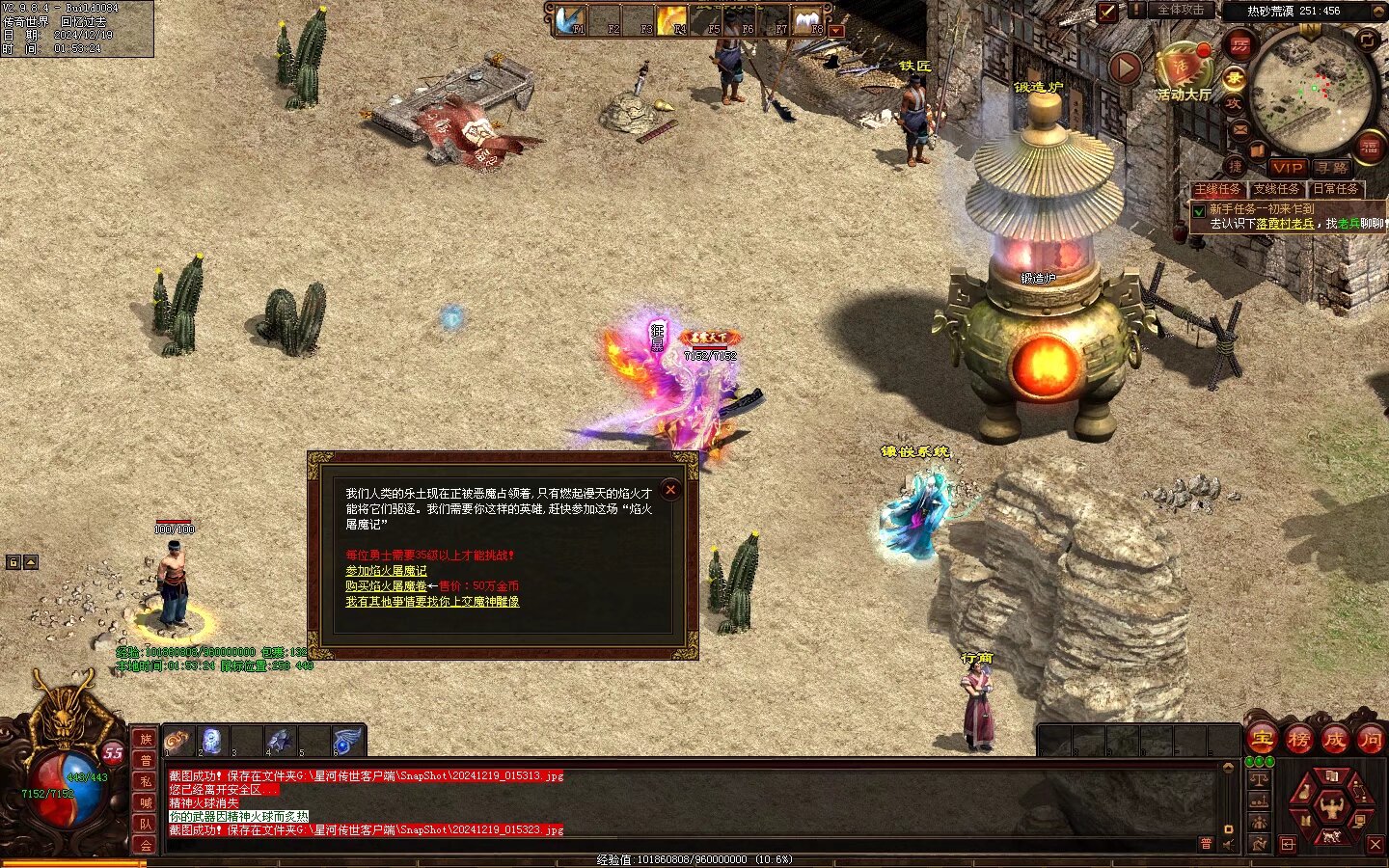The width and height of the screenshot is (1389, 868).
Task: Switch to 支线任务 quest tab
Action: pyautogui.click(x=1276, y=190)
